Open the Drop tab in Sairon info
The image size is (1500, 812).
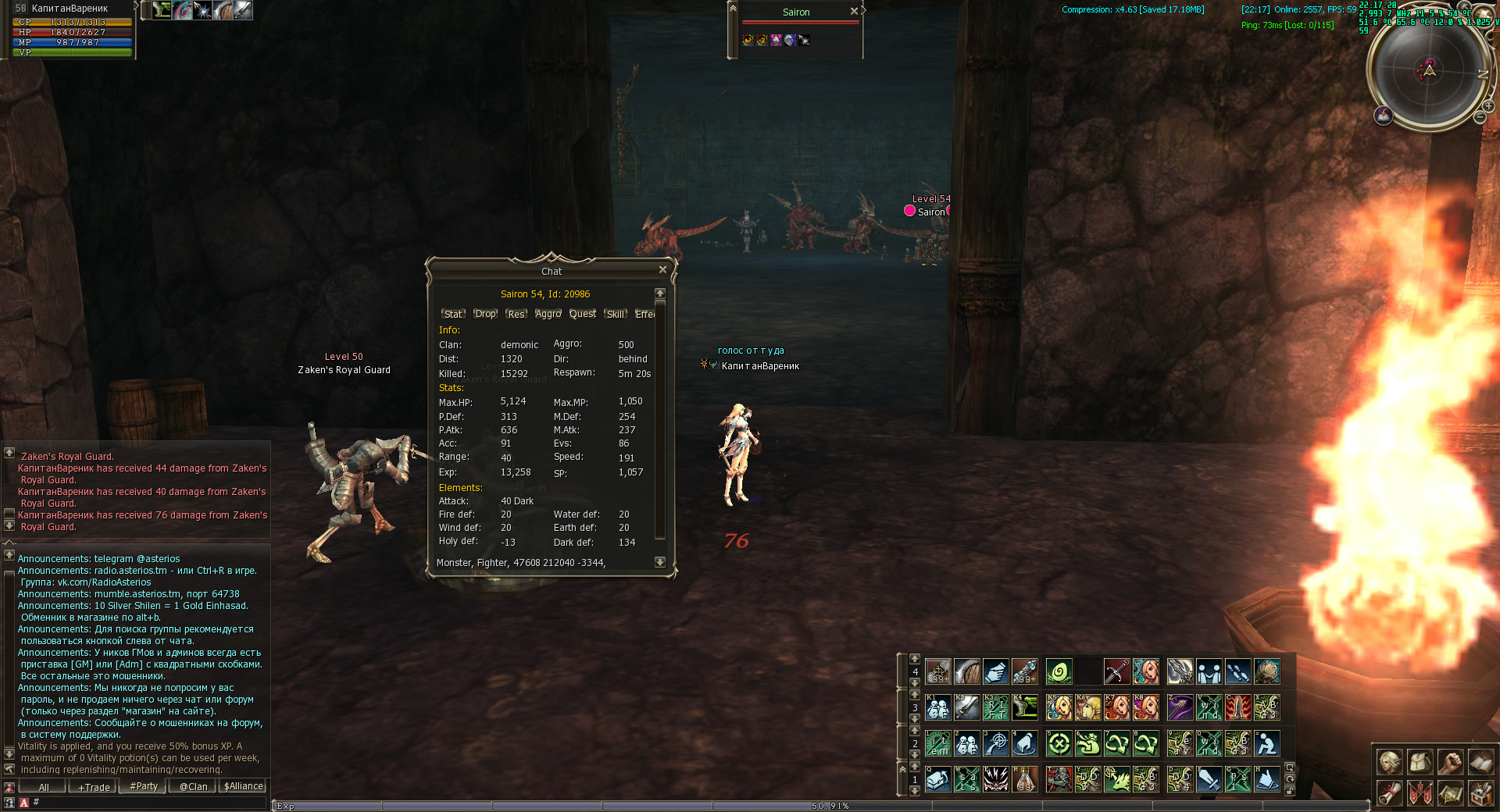(485, 314)
